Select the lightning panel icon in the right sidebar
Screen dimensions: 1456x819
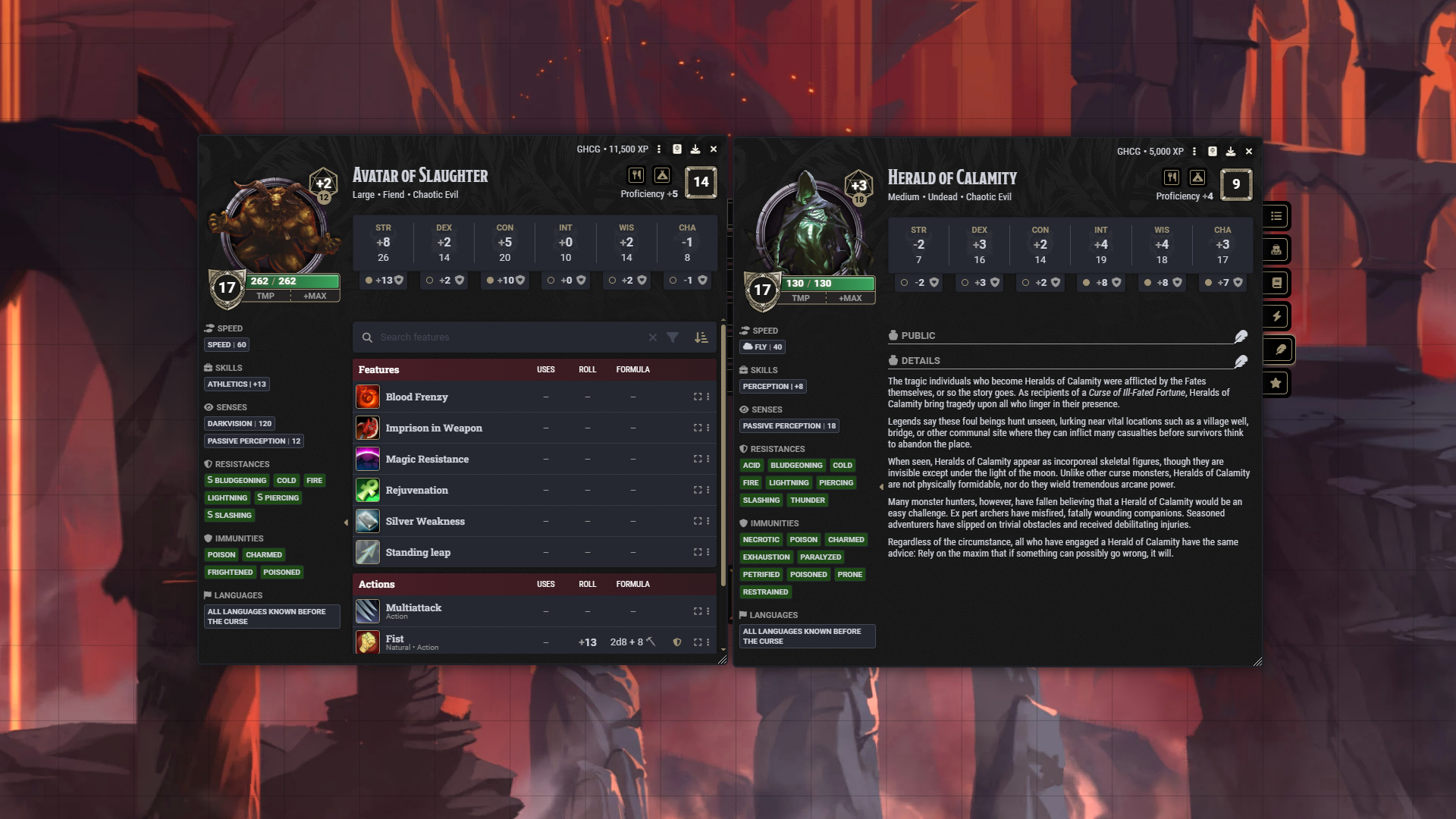[x=1276, y=316]
